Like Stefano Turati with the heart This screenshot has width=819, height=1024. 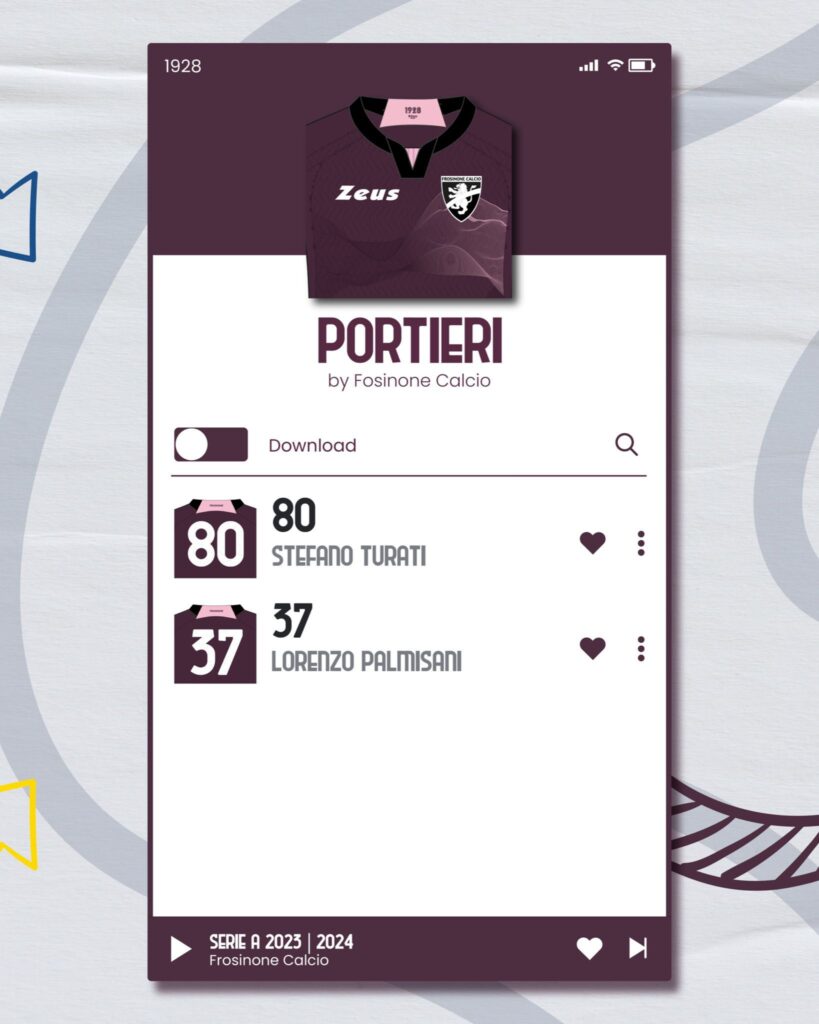tap(593, 543)
